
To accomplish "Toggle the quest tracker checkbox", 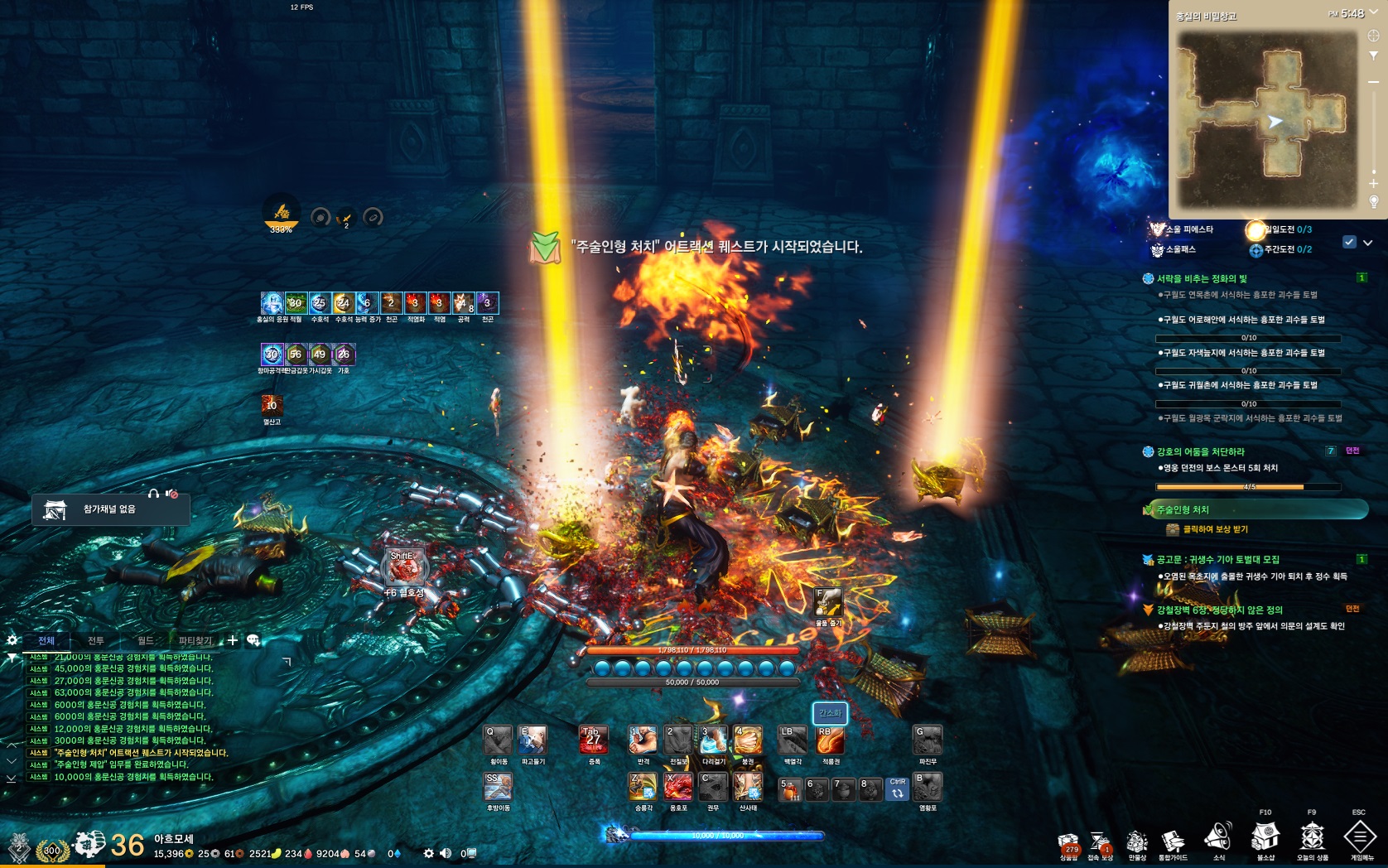I will [1349, 243].
